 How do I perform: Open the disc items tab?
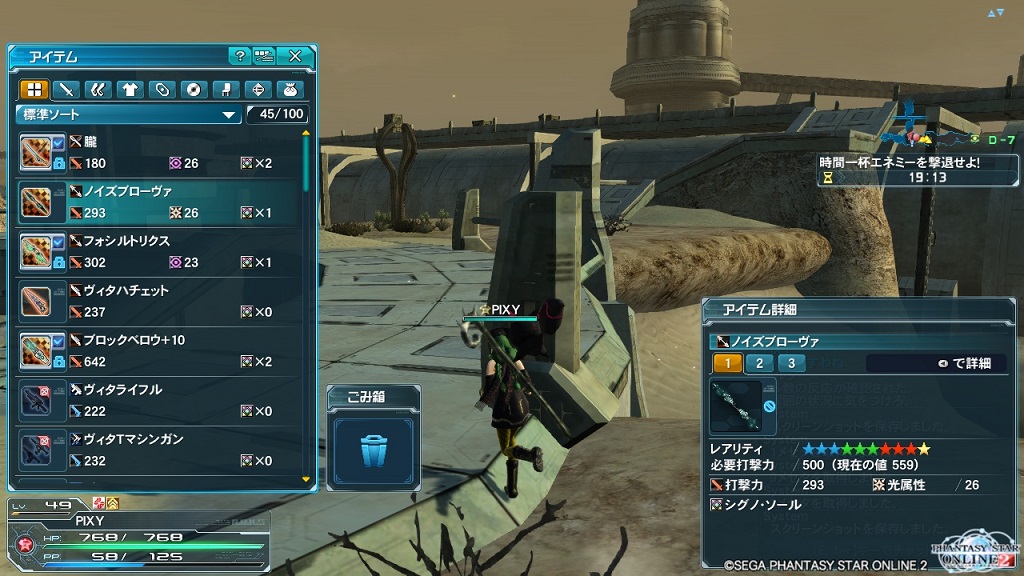pyautogui.click(x=194, y=89)
